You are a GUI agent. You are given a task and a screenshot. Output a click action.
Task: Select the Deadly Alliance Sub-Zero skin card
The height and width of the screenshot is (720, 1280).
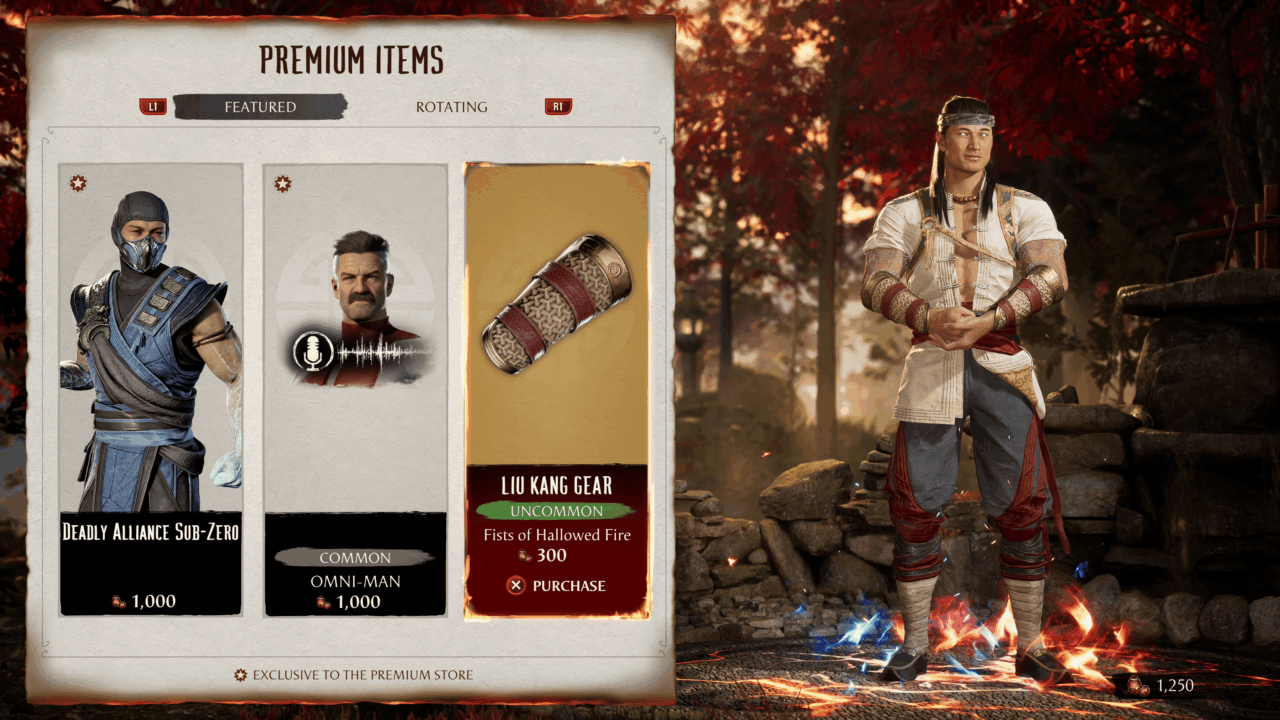(x=151, y=390)
